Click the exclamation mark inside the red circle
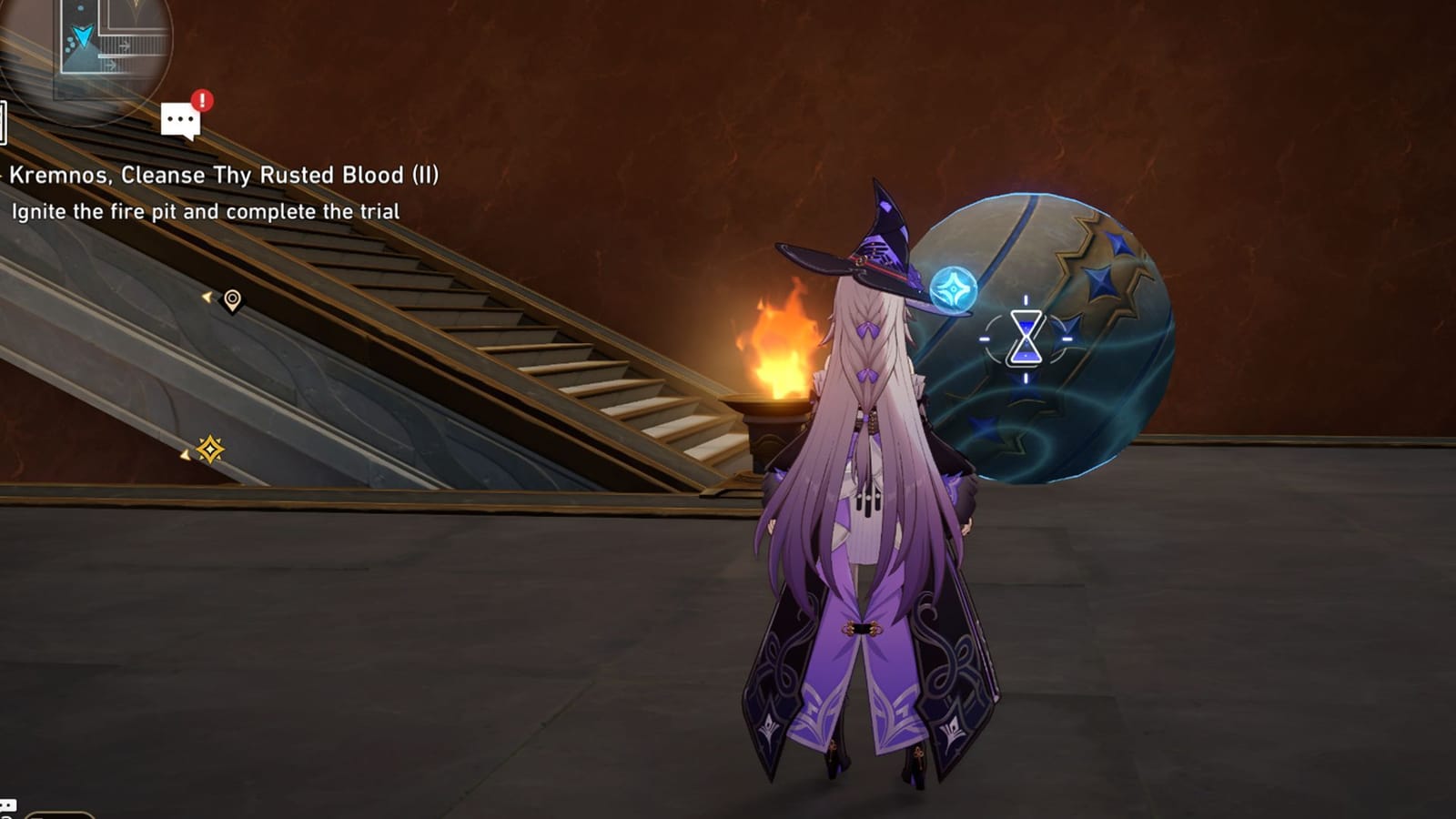1456x819 pixels. pyautogui.click(x=202, y=100)
